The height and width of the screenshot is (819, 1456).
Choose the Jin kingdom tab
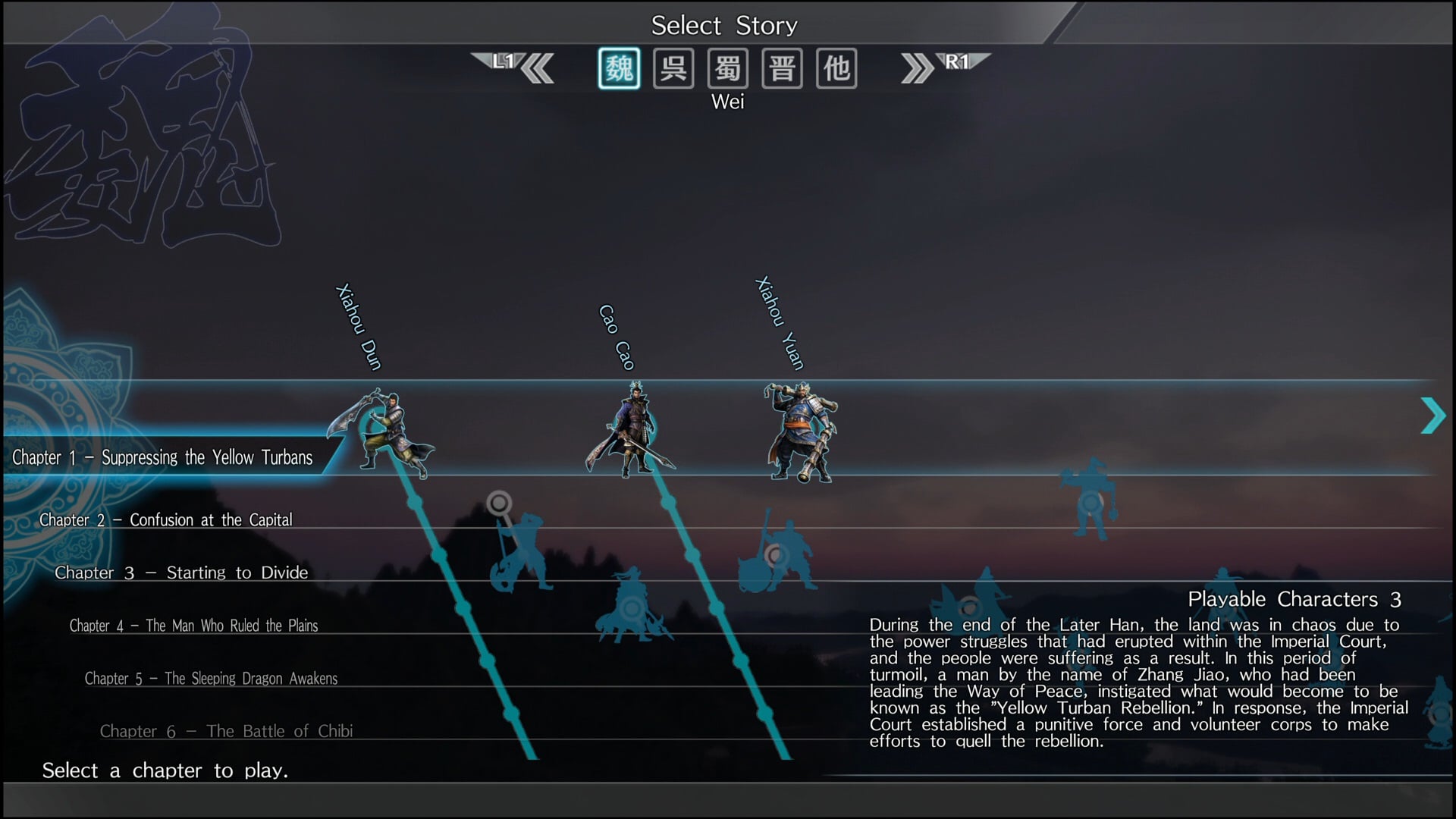(782, 69)
